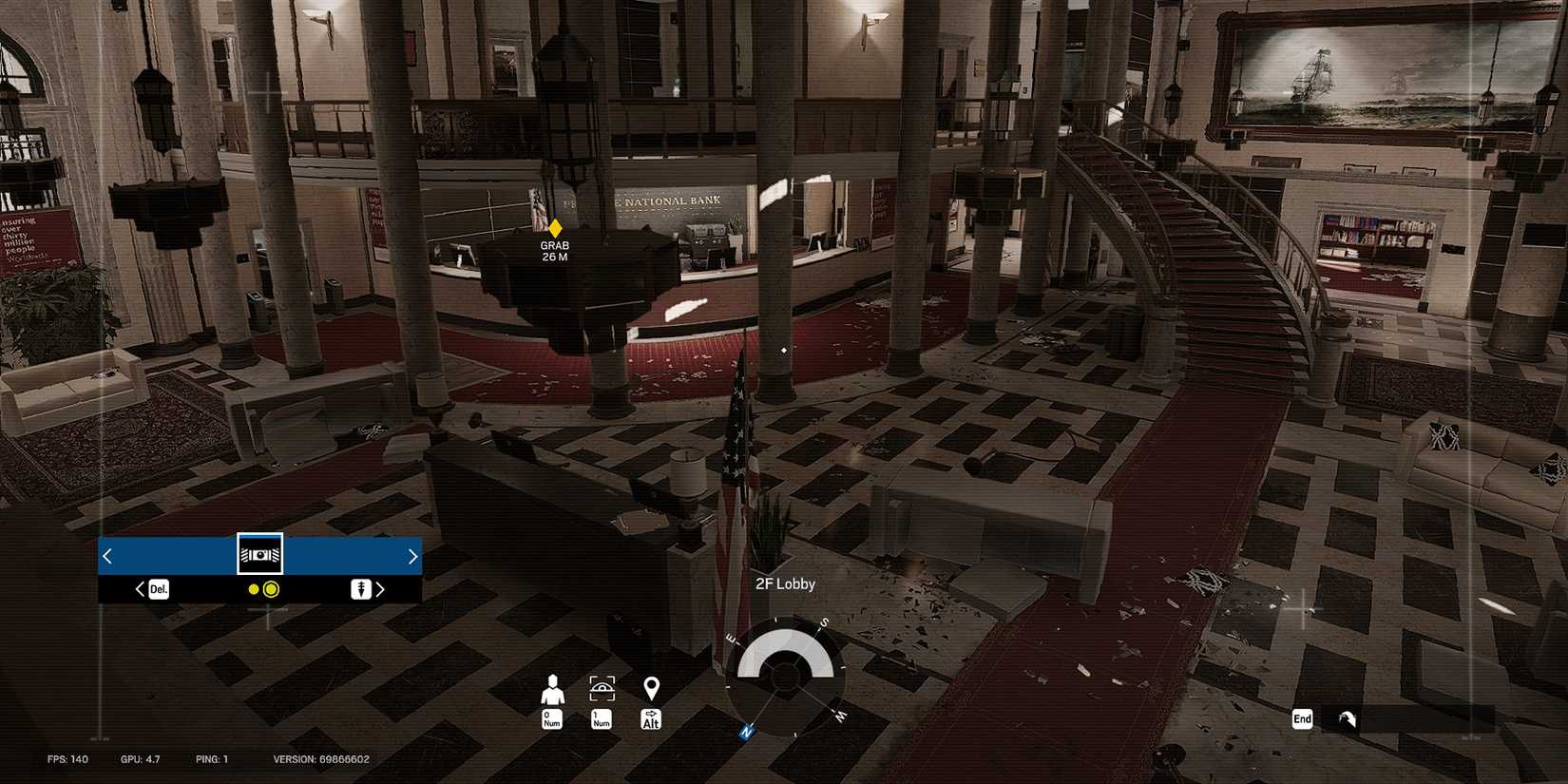
Task: Select the GRAB waypoint diamond marker
Action: (555, 227)
